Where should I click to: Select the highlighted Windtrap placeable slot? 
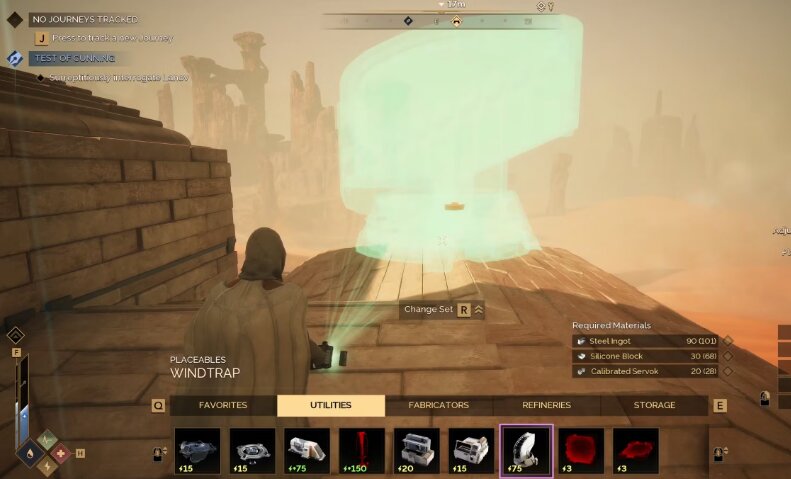526,451
